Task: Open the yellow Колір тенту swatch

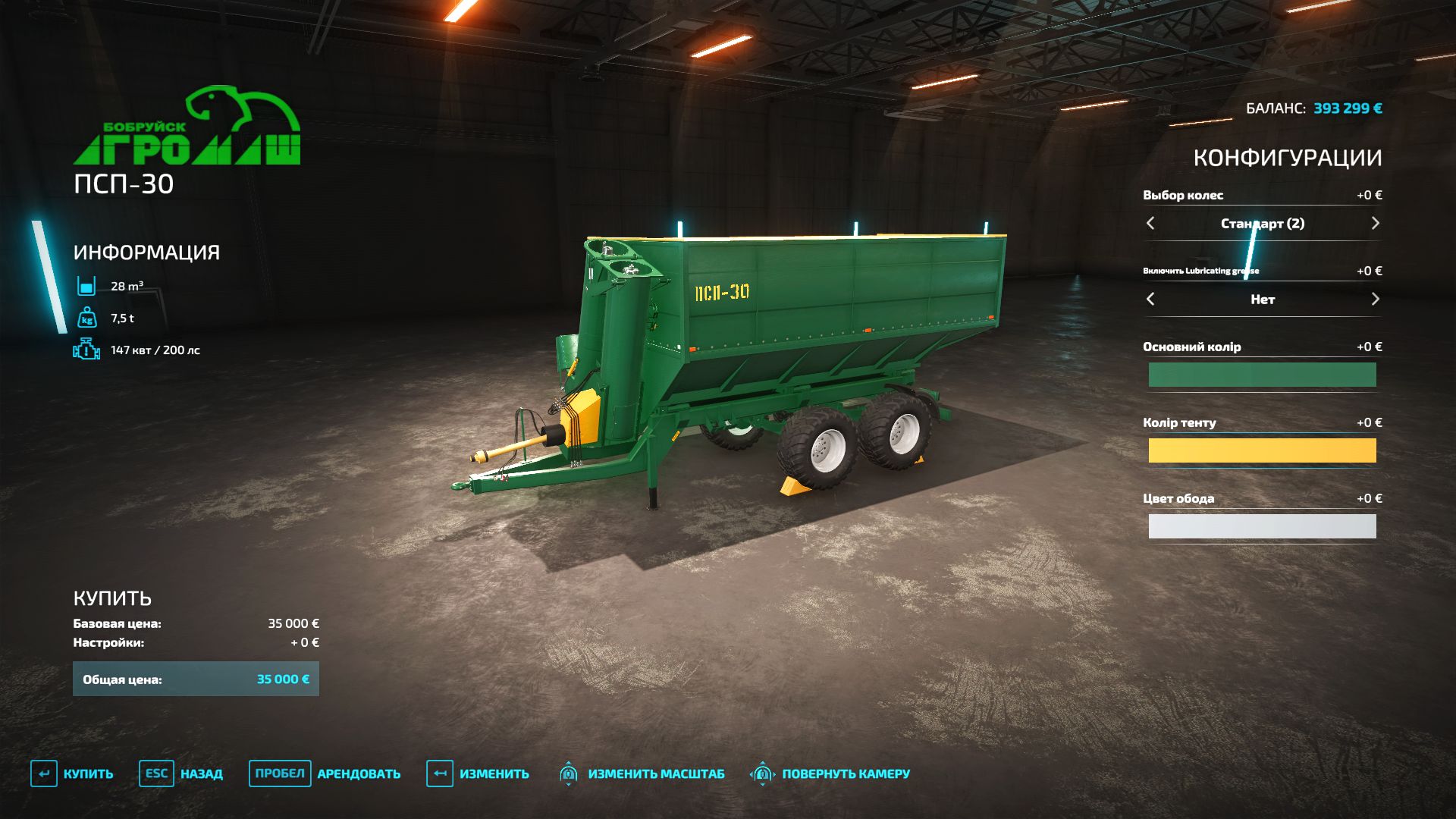Action: (x=1262, y=450)
